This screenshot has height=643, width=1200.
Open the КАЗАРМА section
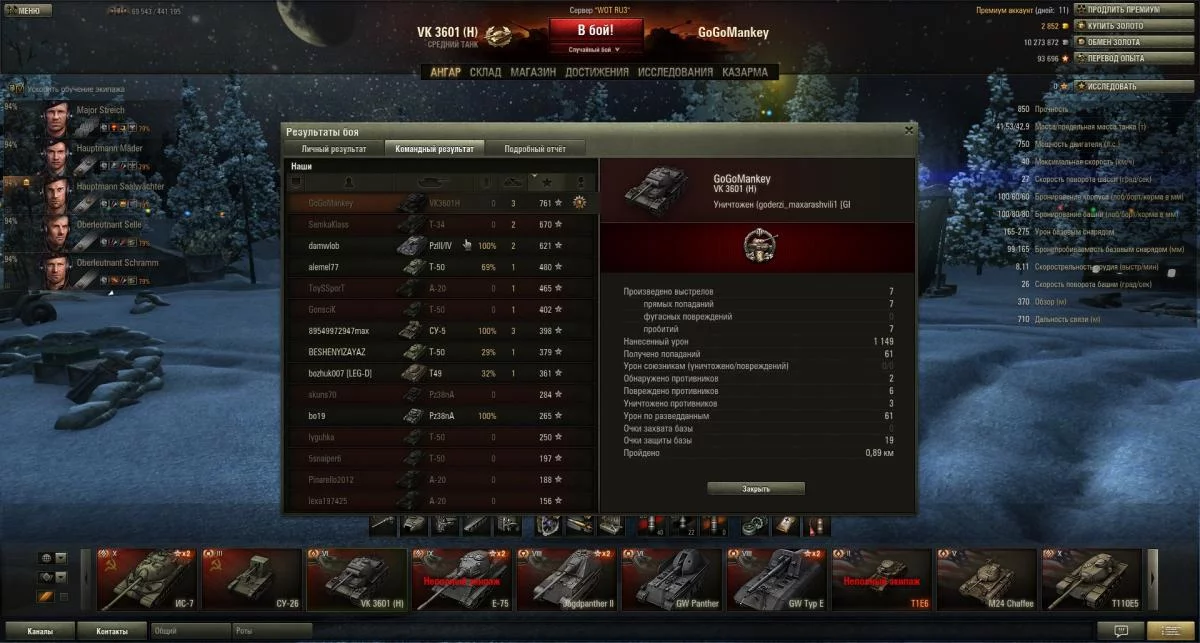coord(745,72)
